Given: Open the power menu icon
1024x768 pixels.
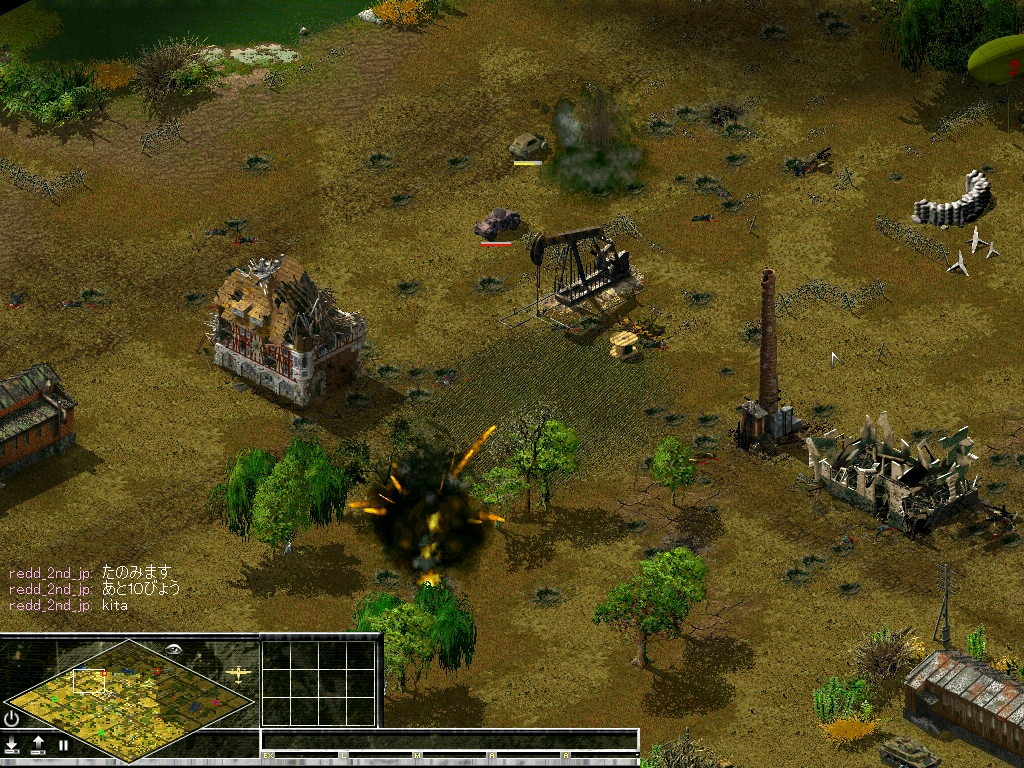Looking at the screenshot, I should click(x=12, y=718).
